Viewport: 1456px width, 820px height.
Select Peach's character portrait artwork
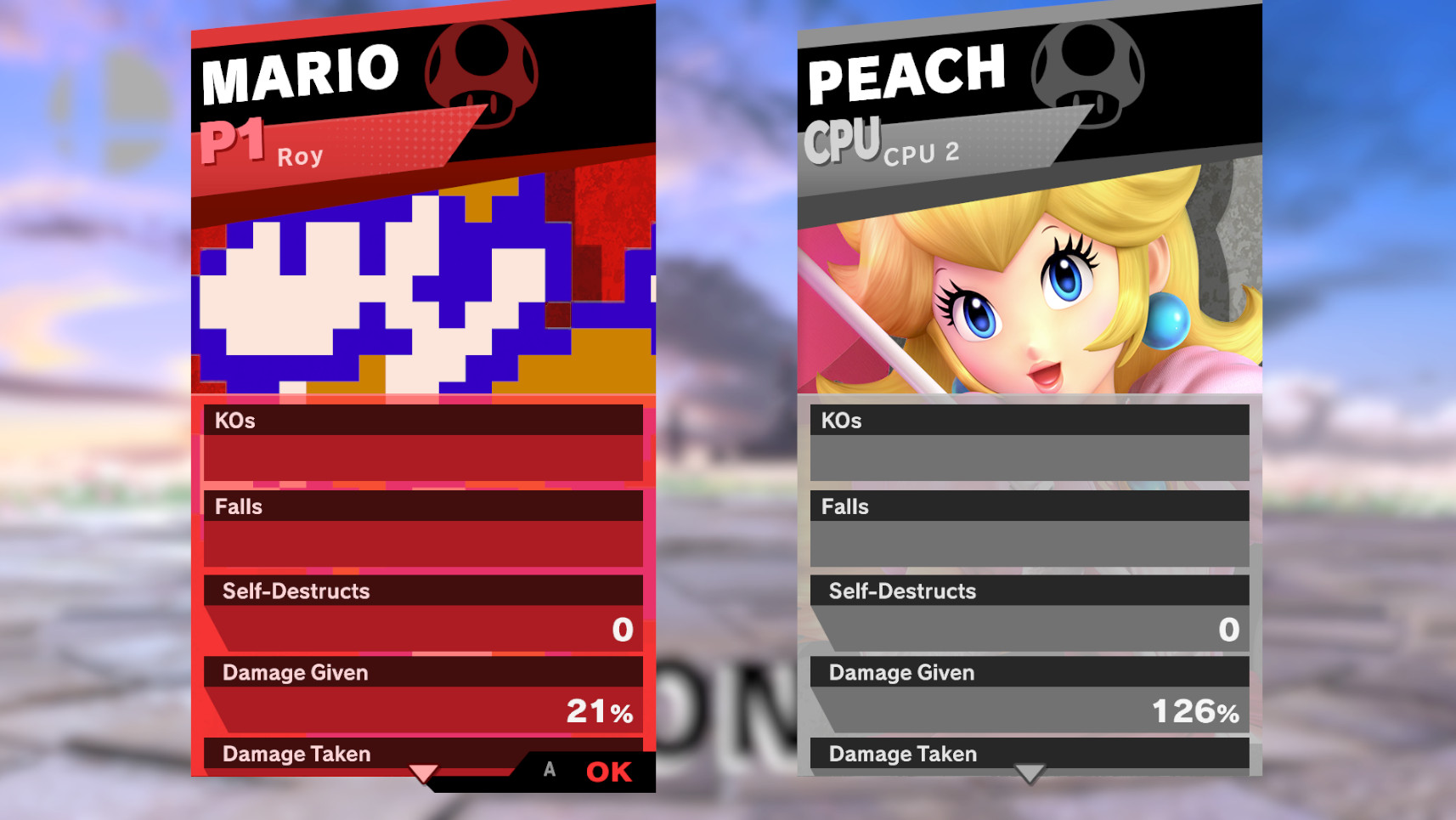[1019, 280]
